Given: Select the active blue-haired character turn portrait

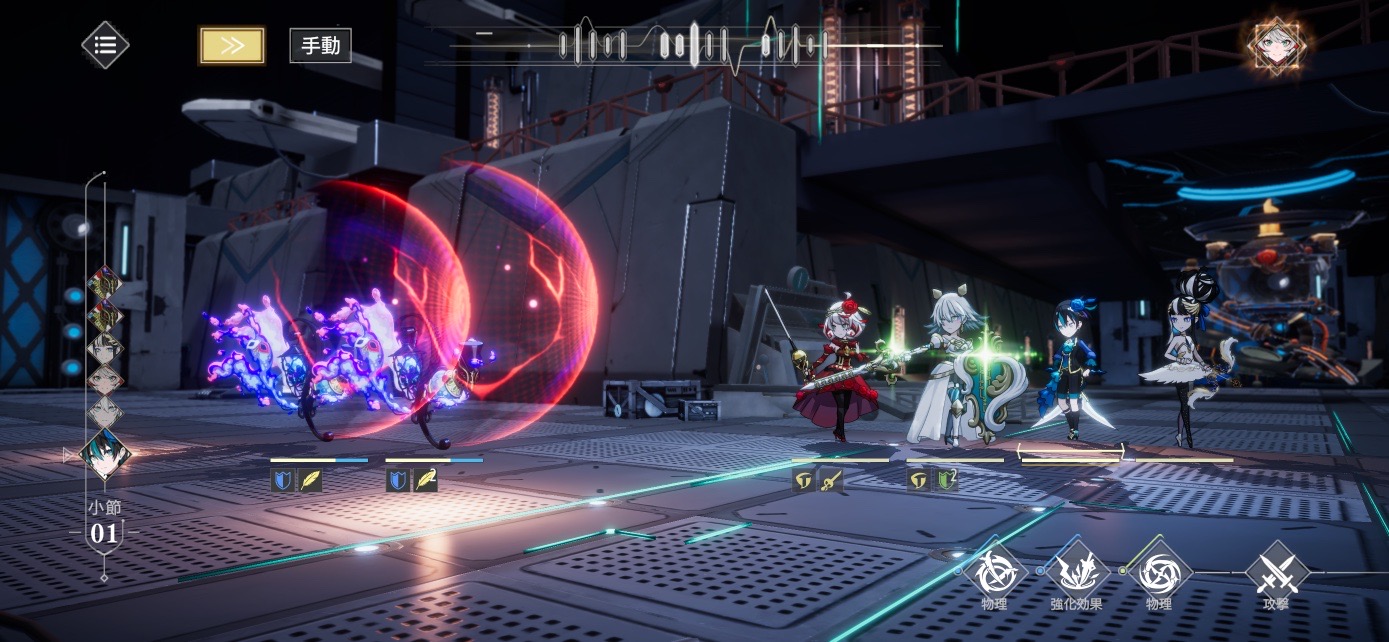Looking at the screenshot, I should pos(105,454).
